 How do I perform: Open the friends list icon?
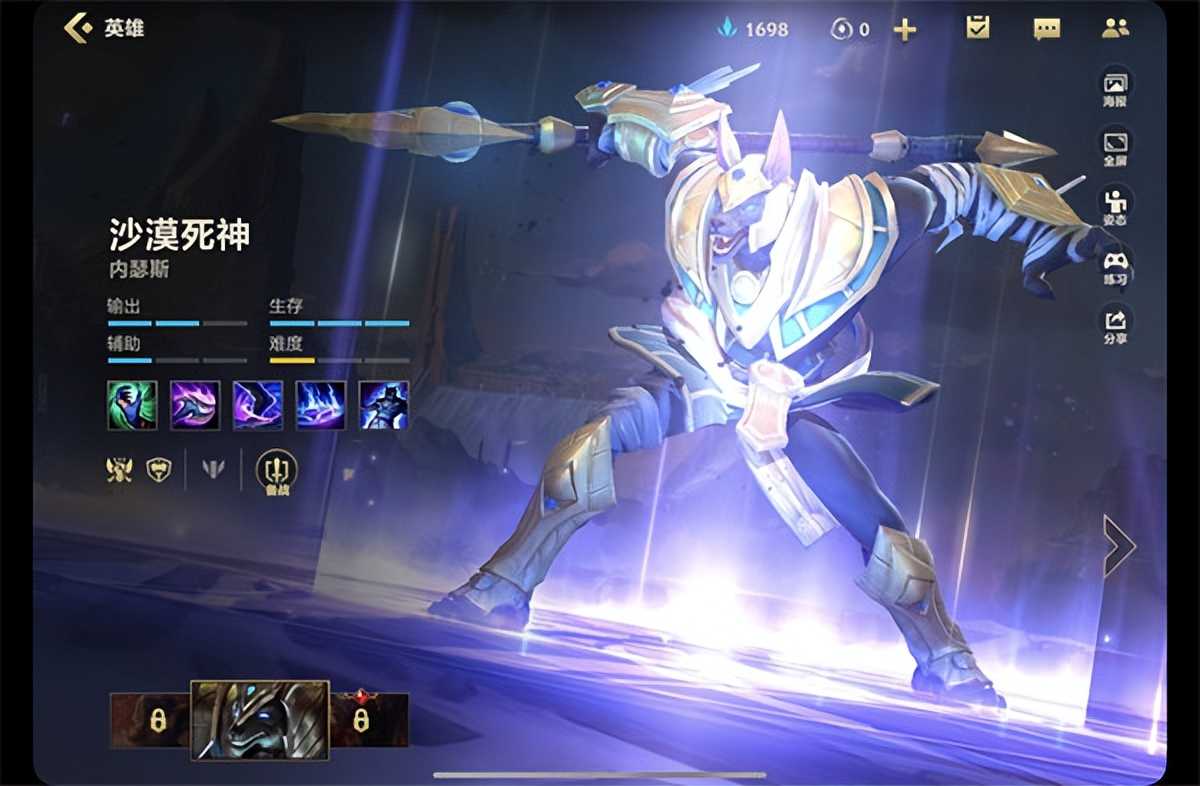[x=1115, y=28]
